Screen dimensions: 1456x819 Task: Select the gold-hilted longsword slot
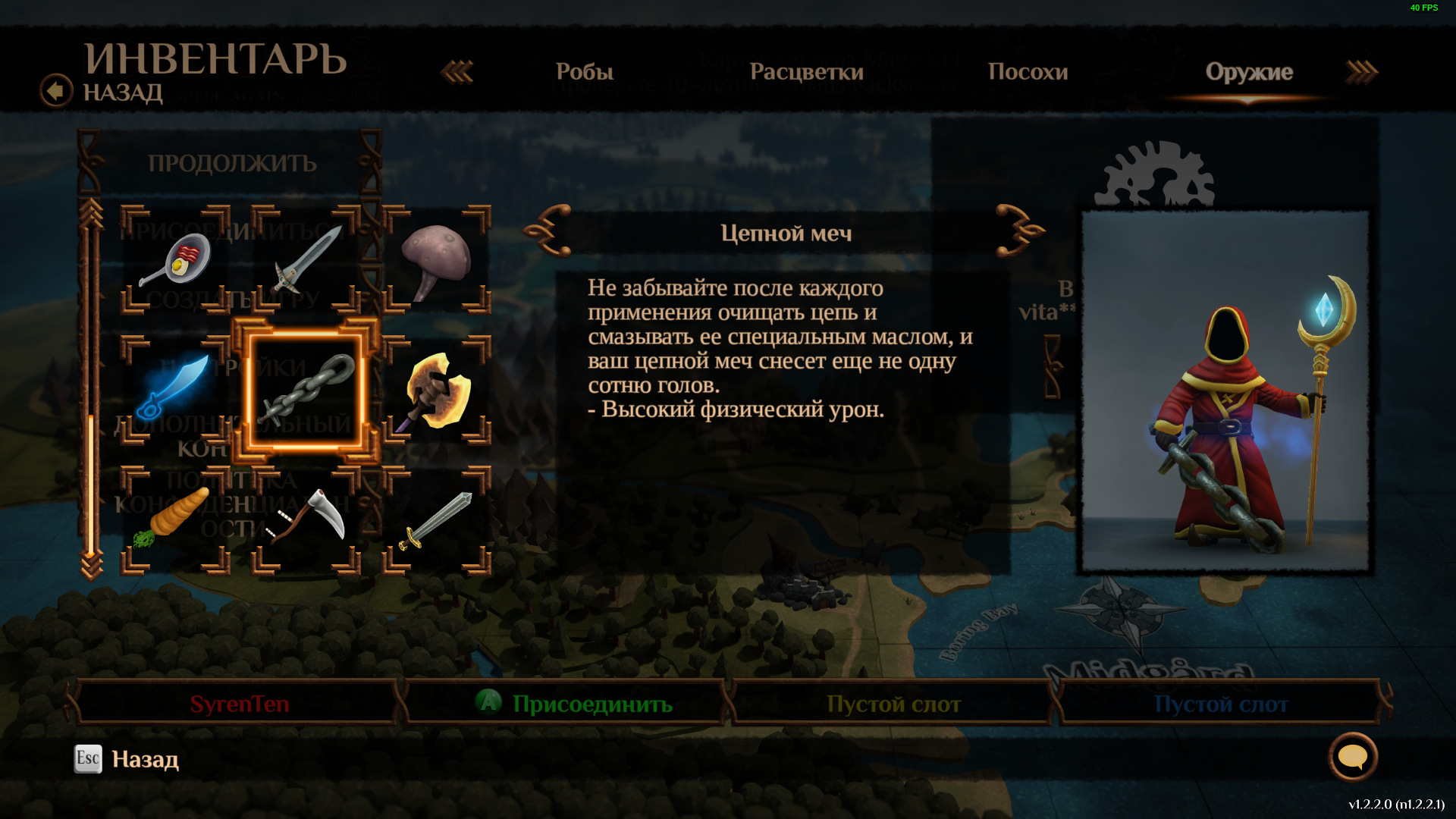[x=437, y=520]
